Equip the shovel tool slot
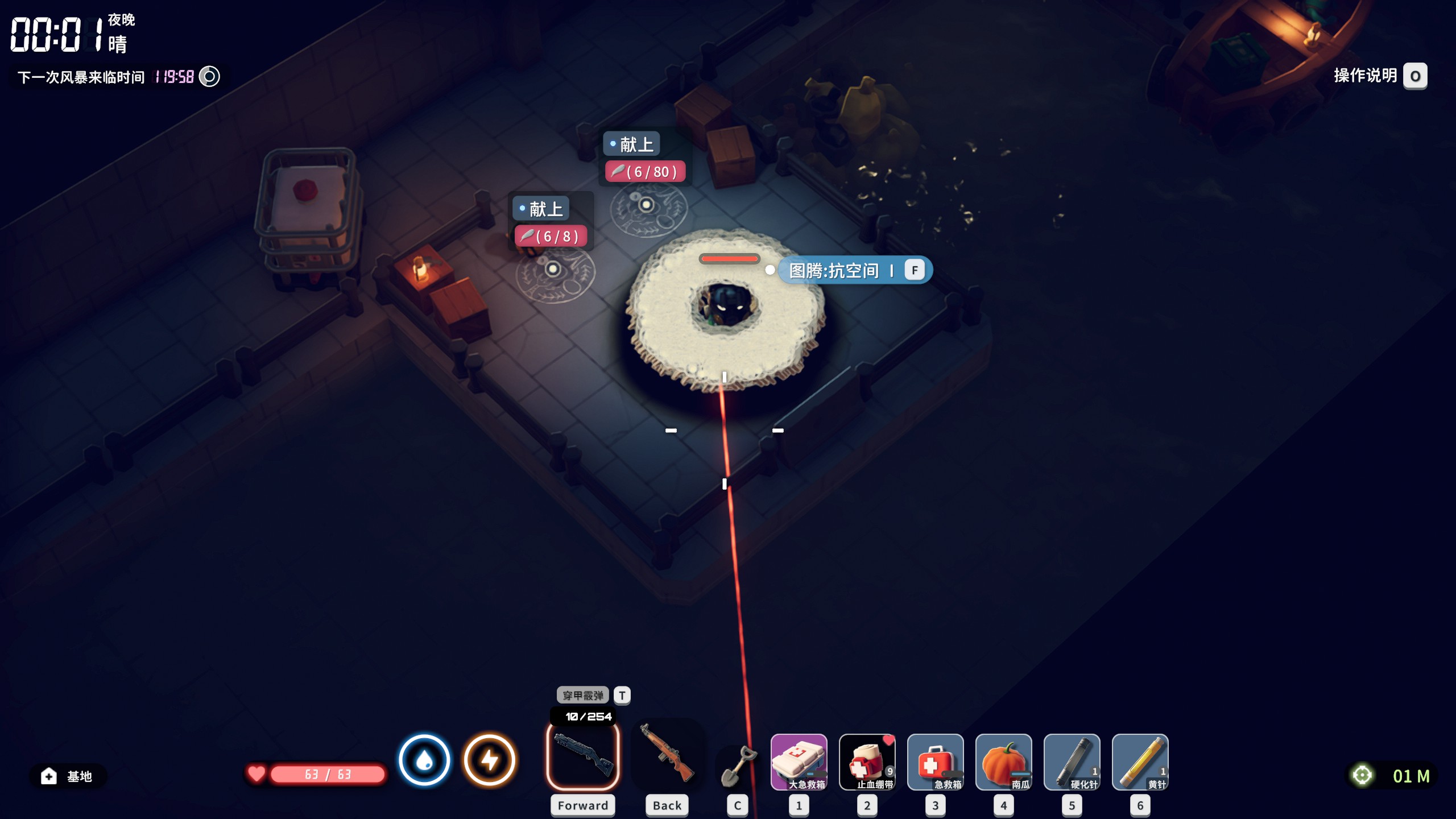The image size is (1456, 819). point(738,766)
